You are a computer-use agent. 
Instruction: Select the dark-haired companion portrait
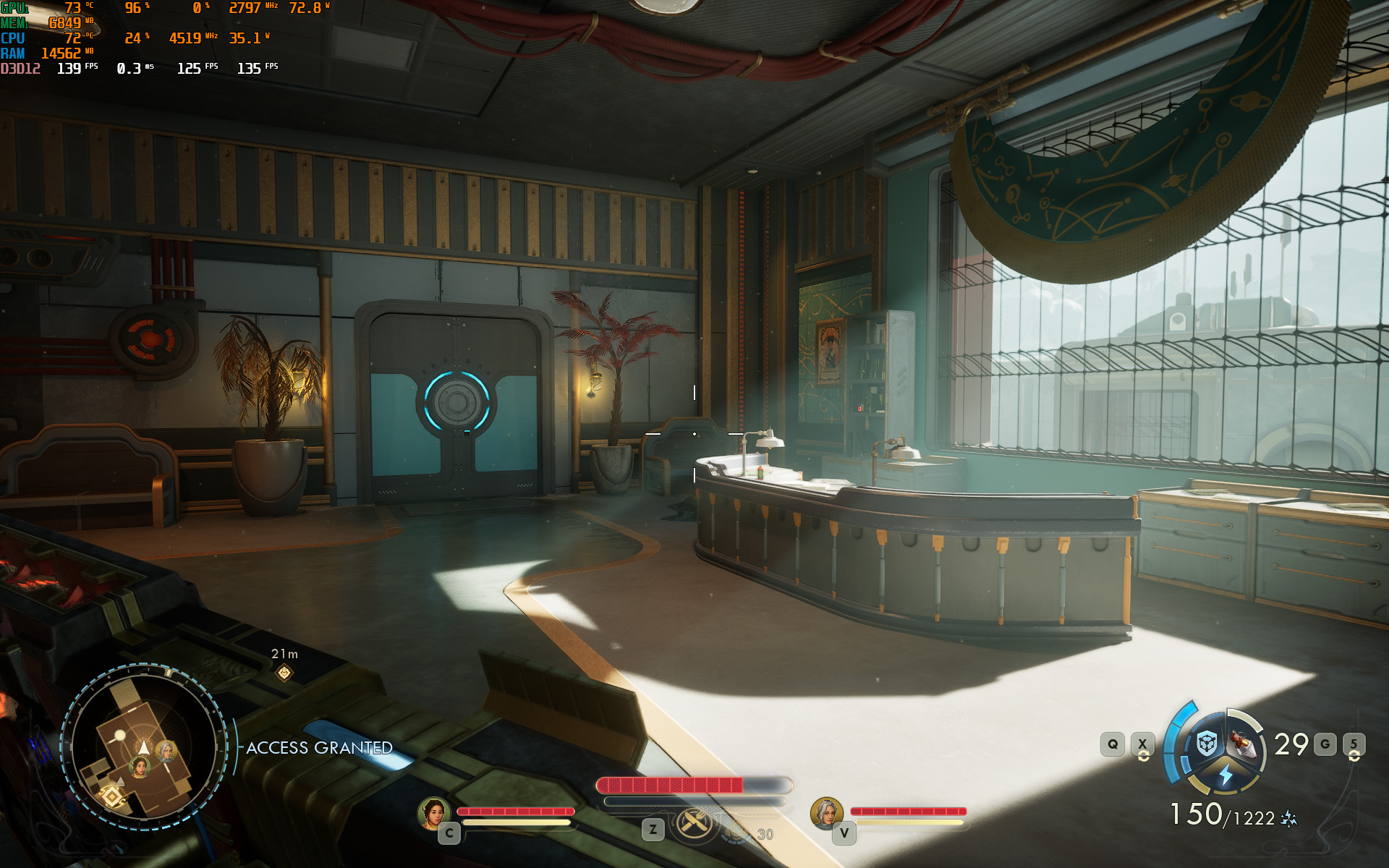[434, 813]
